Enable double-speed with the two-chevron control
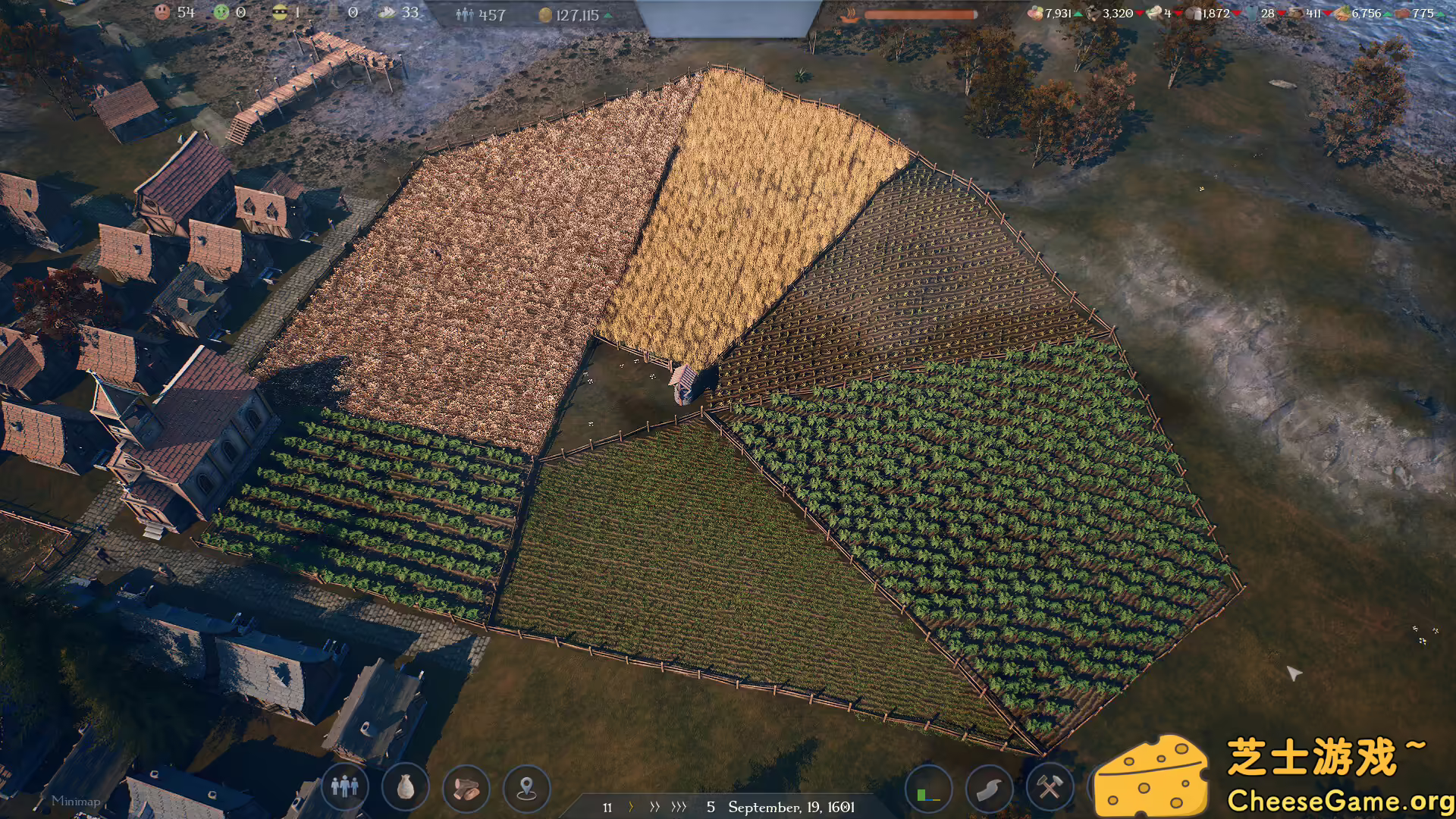1456x819 pixels. 655,808
